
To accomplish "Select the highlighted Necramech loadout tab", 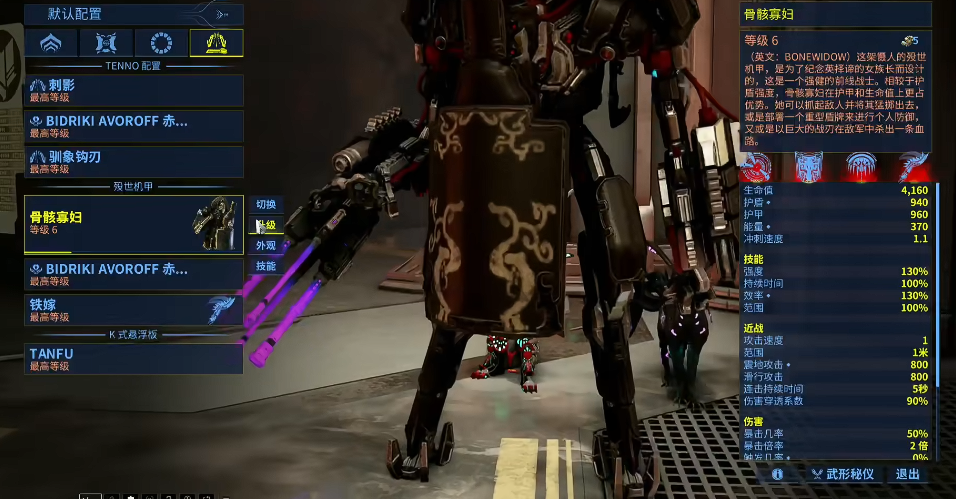I will pos(216,43).
